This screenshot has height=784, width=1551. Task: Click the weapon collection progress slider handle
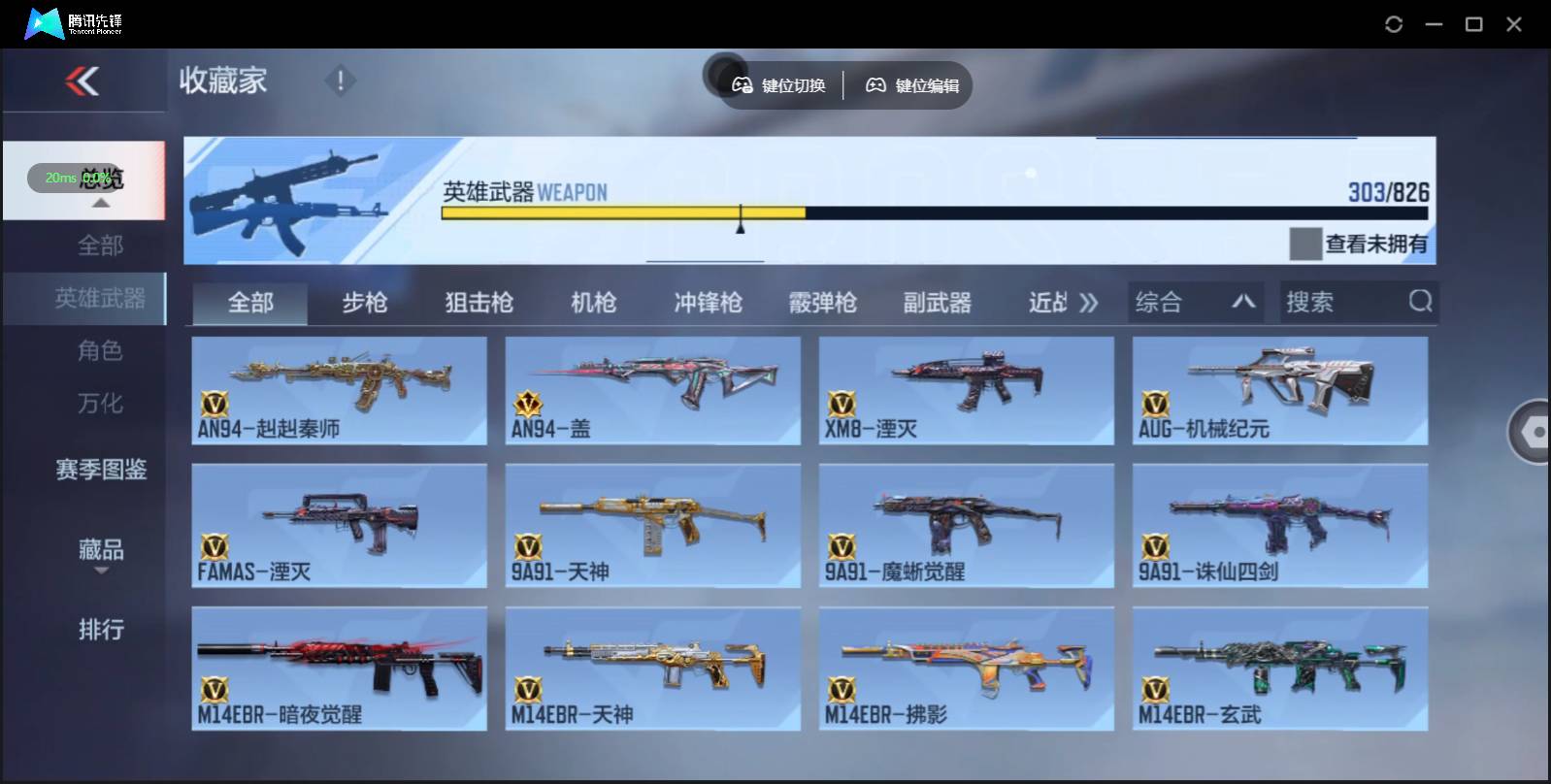click(x=742, y=221)
